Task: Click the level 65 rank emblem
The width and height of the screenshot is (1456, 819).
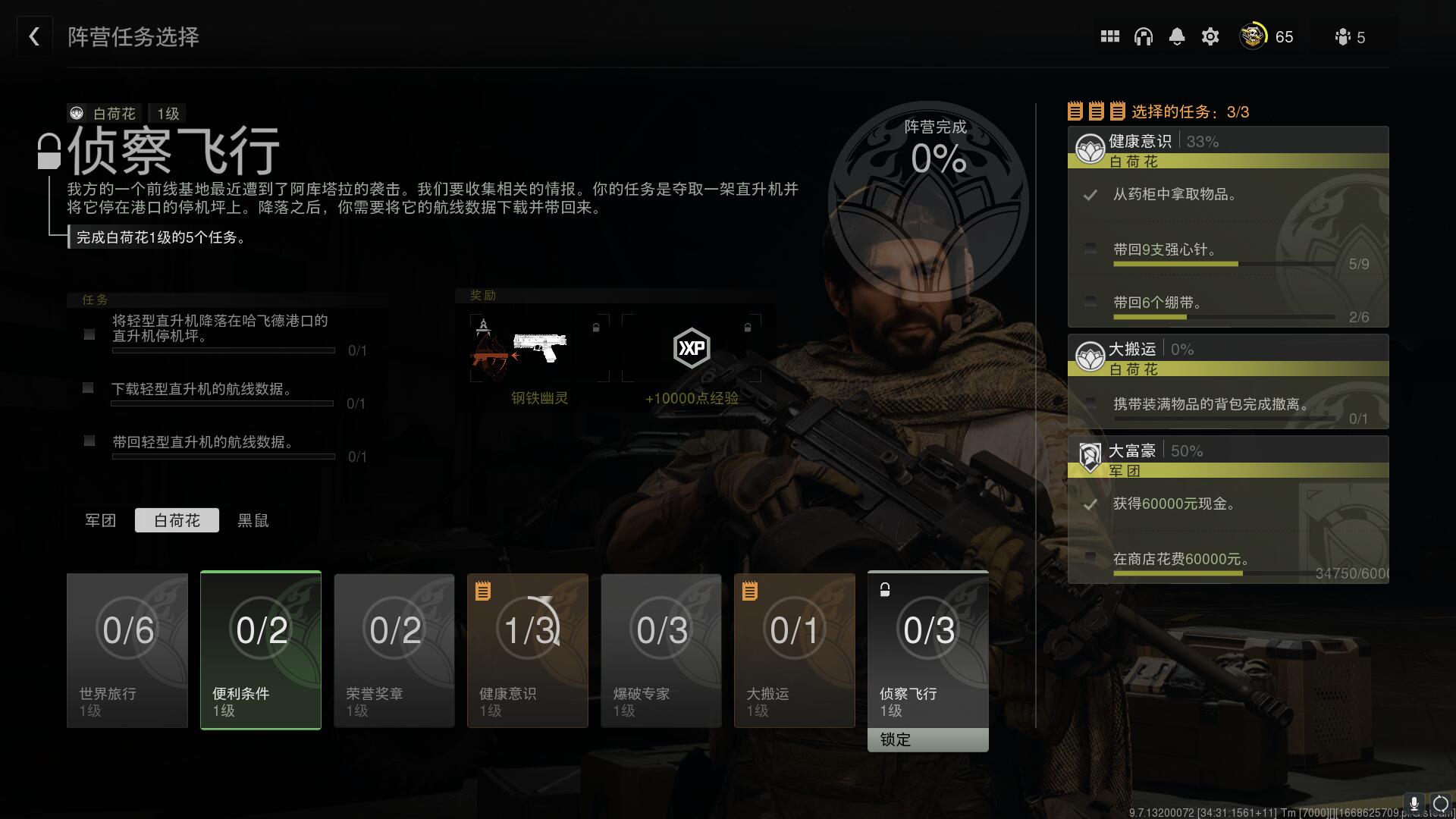Action: click(1253, 36)
